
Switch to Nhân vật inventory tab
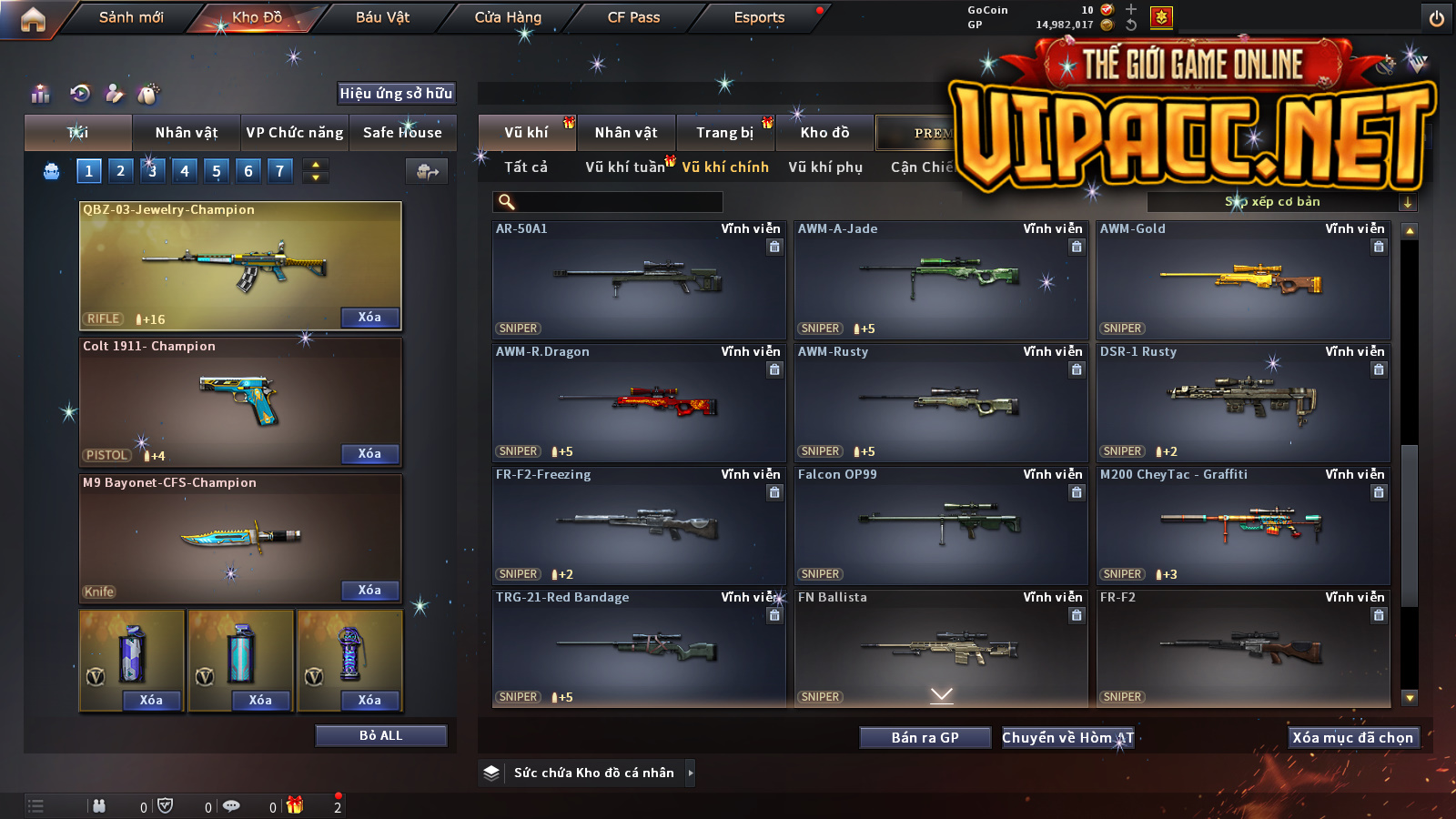626,133
